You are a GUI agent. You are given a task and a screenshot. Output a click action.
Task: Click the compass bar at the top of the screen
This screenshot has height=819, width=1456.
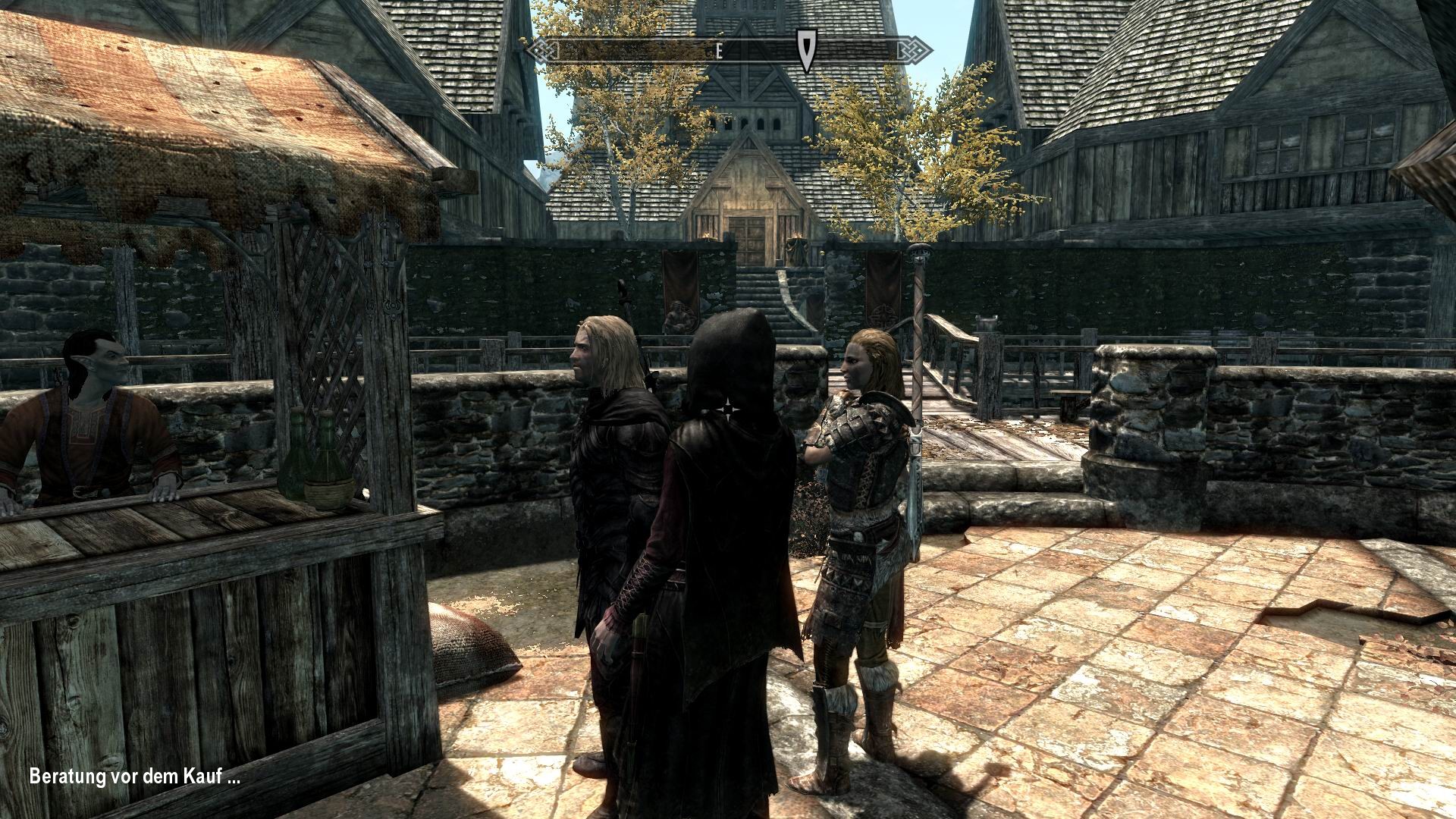[728, 50]
